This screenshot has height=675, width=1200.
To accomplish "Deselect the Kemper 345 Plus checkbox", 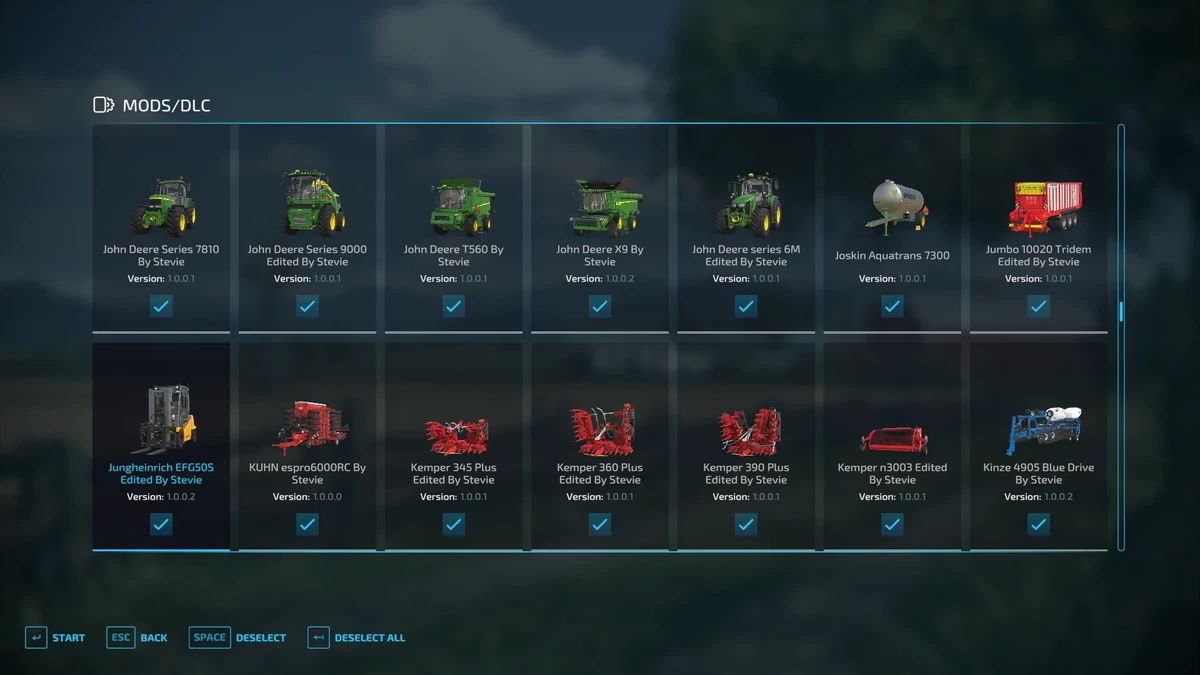I will pos(453,524).
